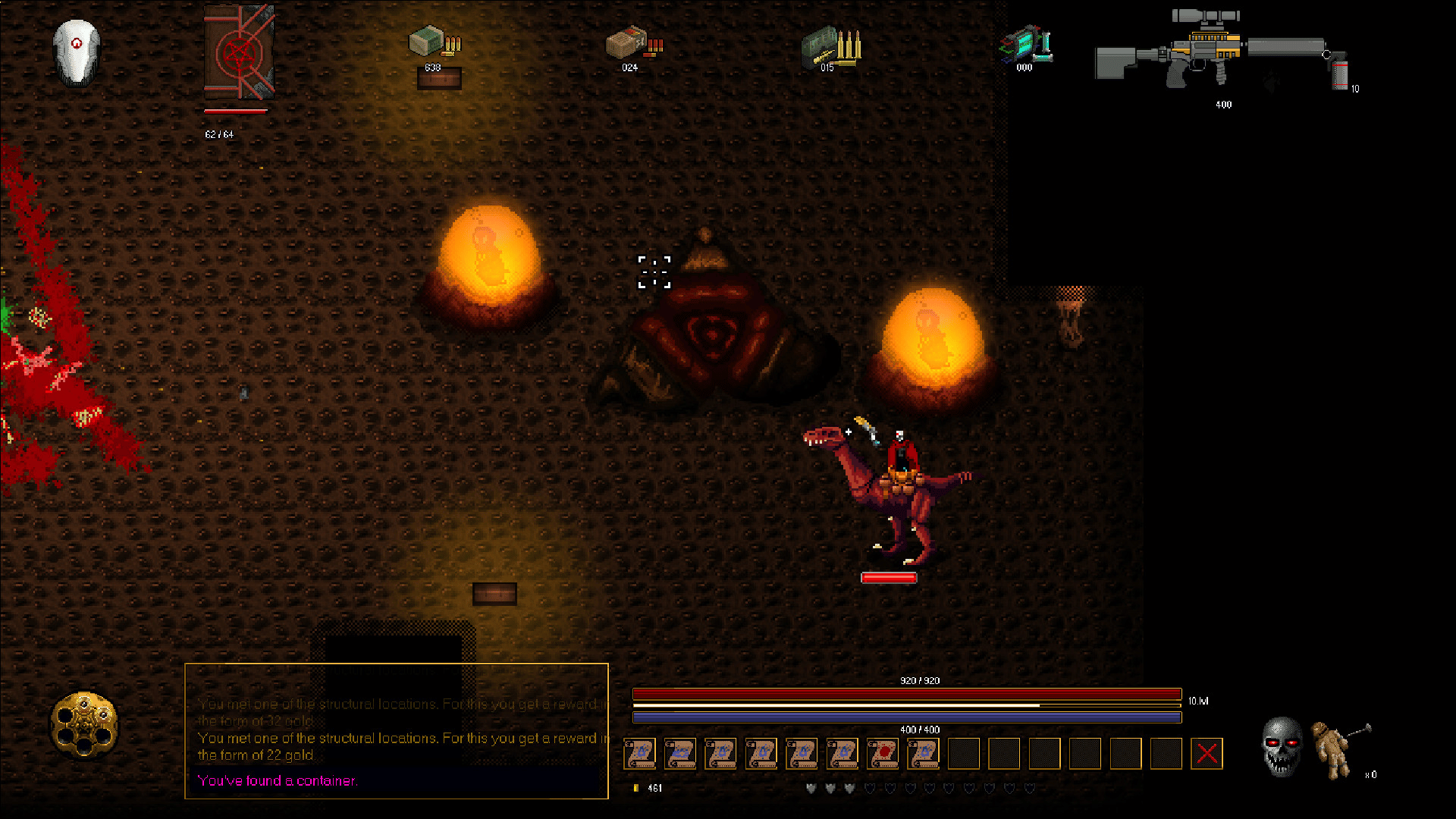The image size is (1456, 819).
Task: Click the red-eyed skull icon
Action: (1282, 747)
